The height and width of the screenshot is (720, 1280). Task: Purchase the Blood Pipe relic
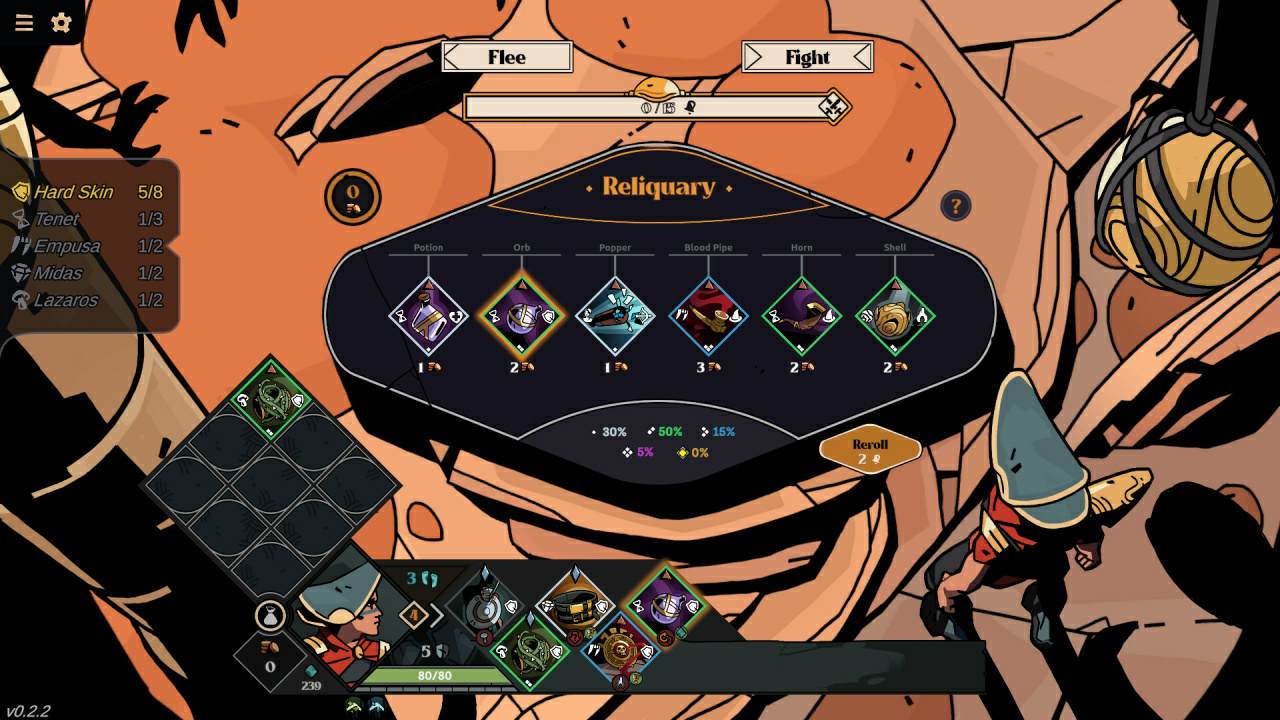click(708, 317)
